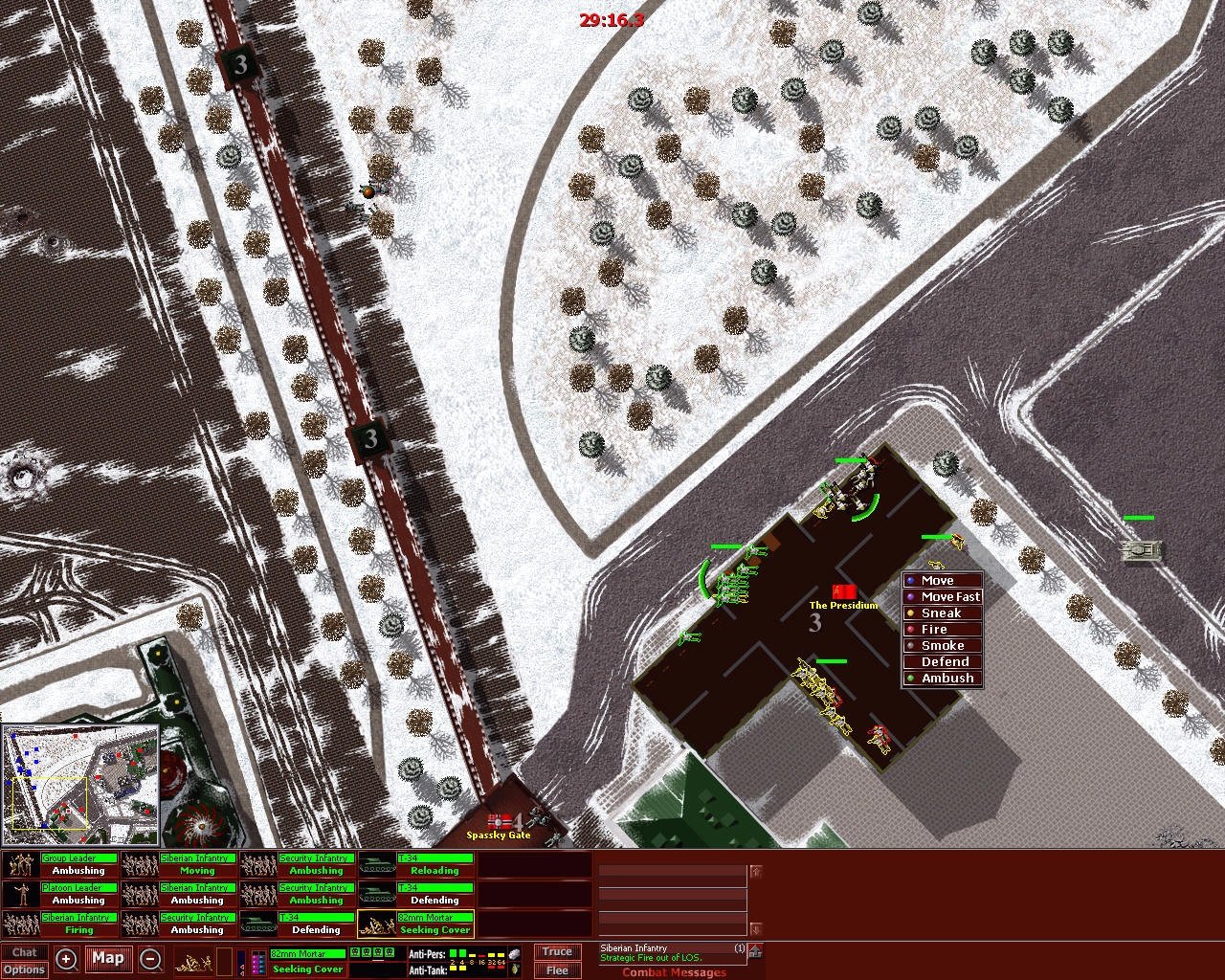Click the zoom-in magnifier icon next to Map

point(66,958)
